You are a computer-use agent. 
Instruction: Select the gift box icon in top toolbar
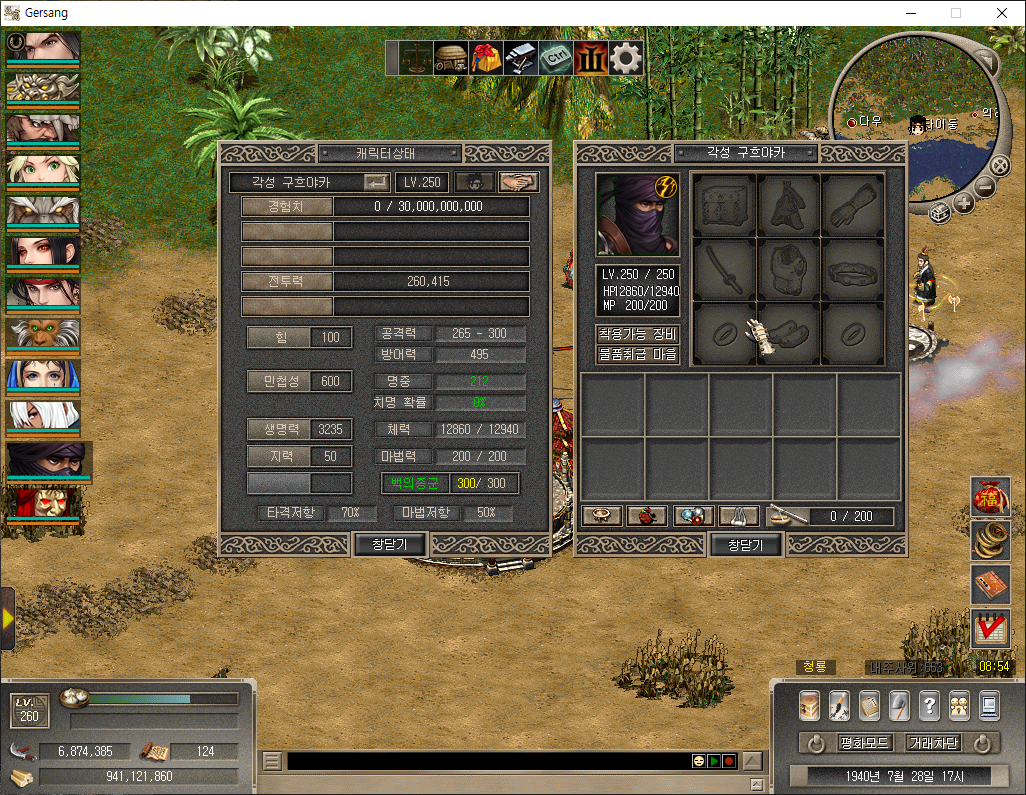click(487, 58)
